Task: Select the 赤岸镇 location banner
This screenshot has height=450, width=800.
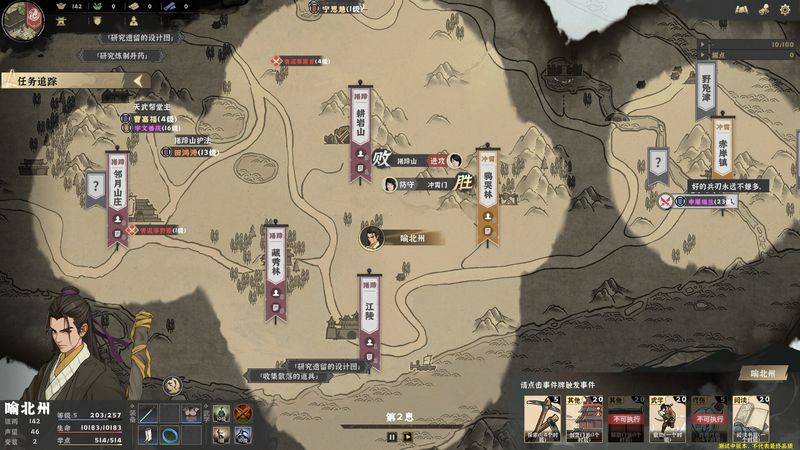Action: tap(723, 148)
